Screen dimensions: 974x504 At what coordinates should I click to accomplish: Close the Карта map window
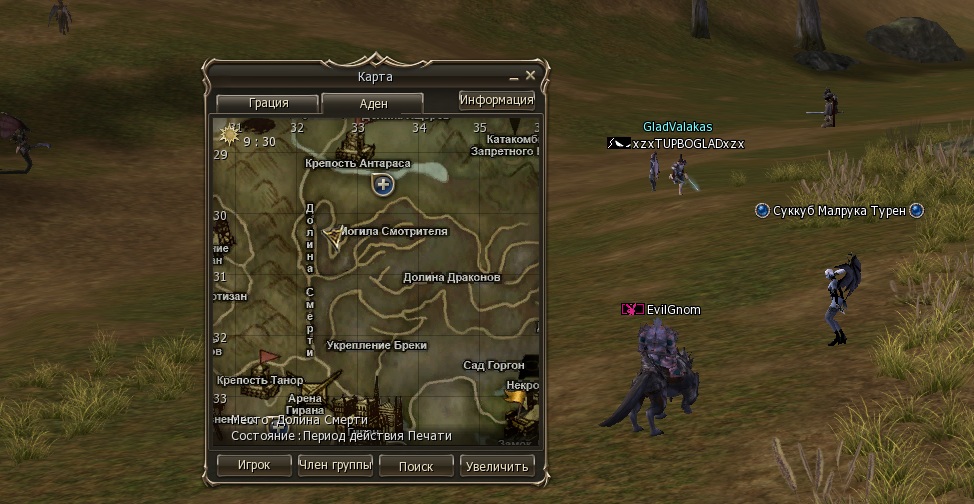[x=531, y=76]
